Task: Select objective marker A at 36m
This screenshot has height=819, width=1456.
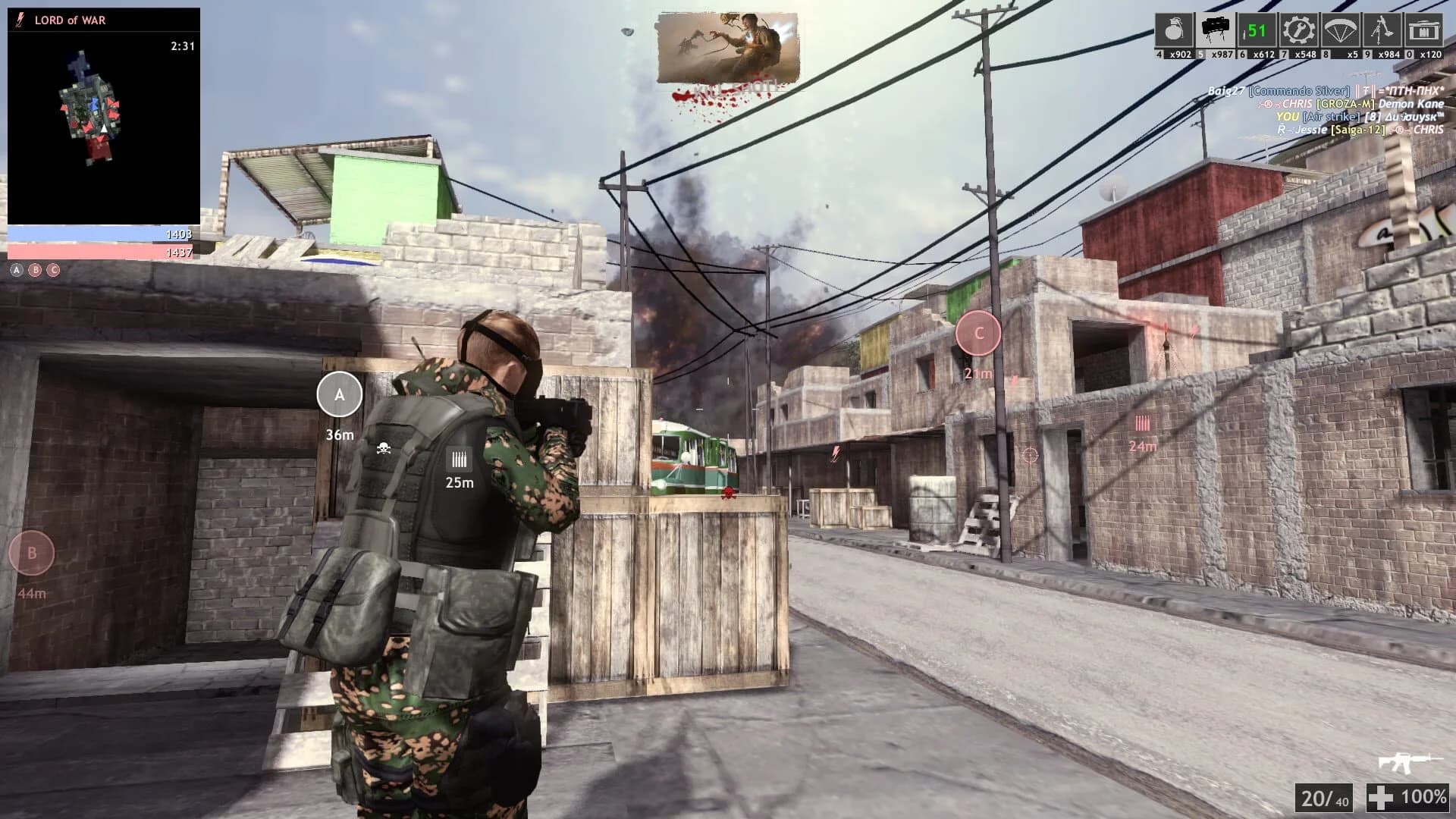Action: pos(339,395)
